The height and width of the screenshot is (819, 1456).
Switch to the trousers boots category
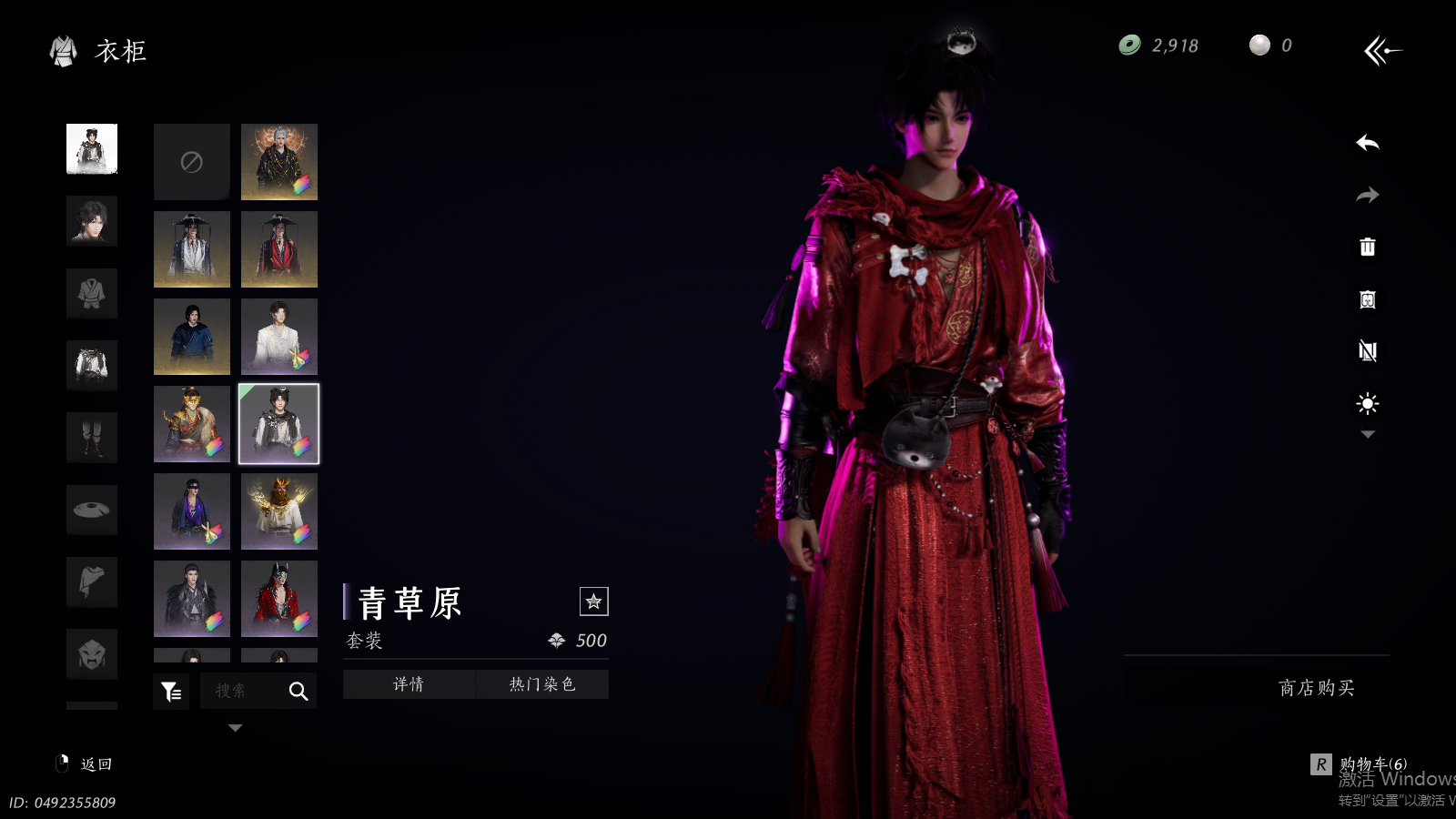click(x=92, y=438)
